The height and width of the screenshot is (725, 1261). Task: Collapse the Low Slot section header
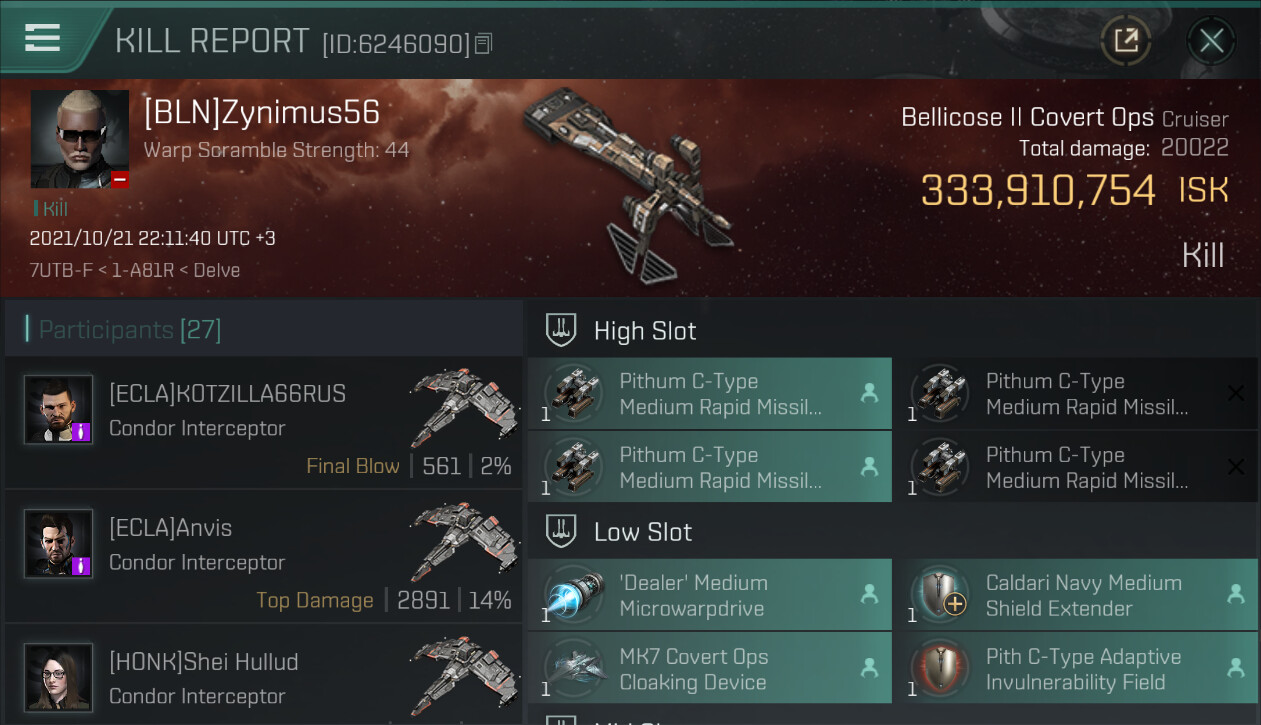point(642,532)
